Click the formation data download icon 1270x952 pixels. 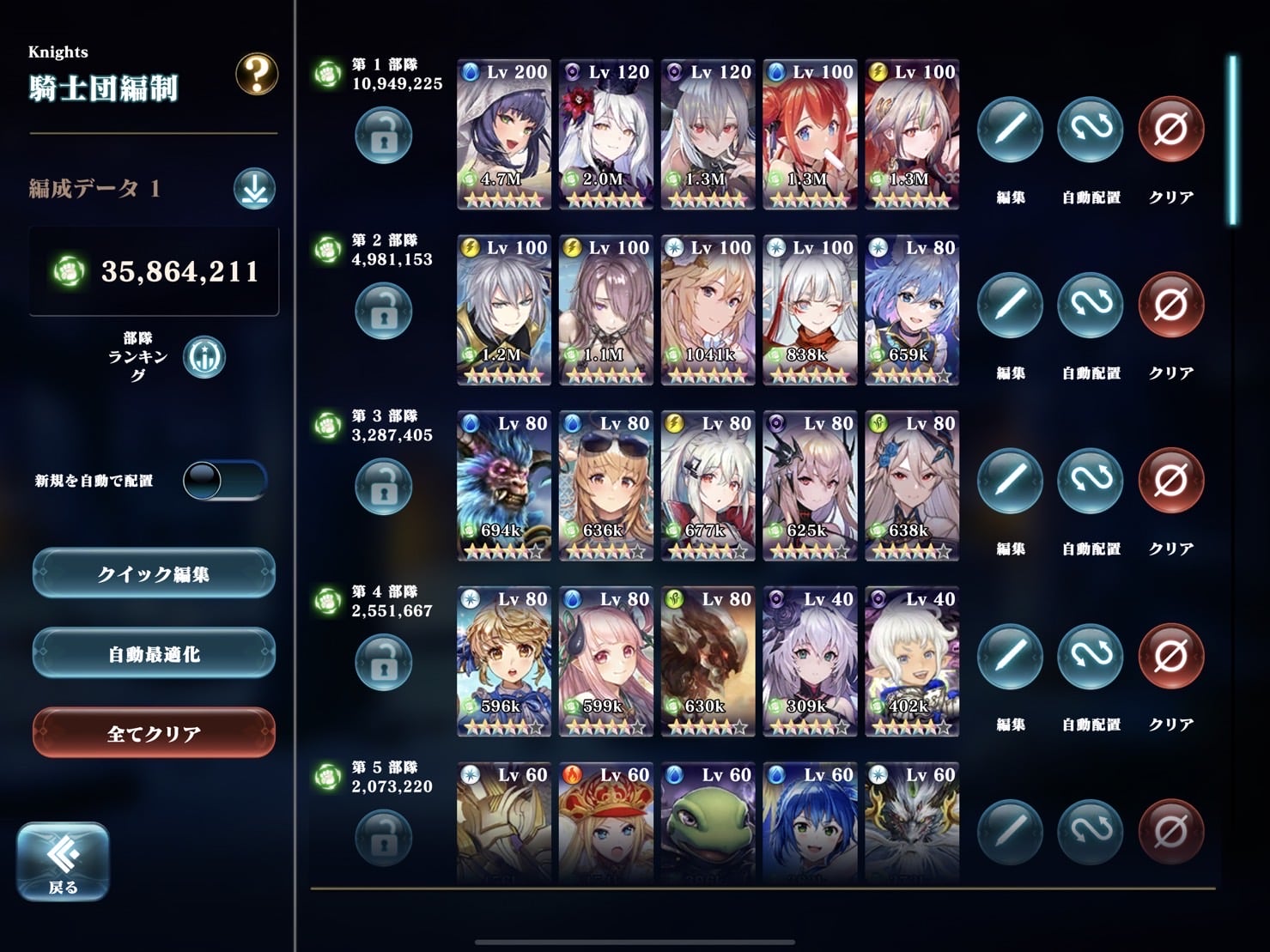(x=254, y=189)
